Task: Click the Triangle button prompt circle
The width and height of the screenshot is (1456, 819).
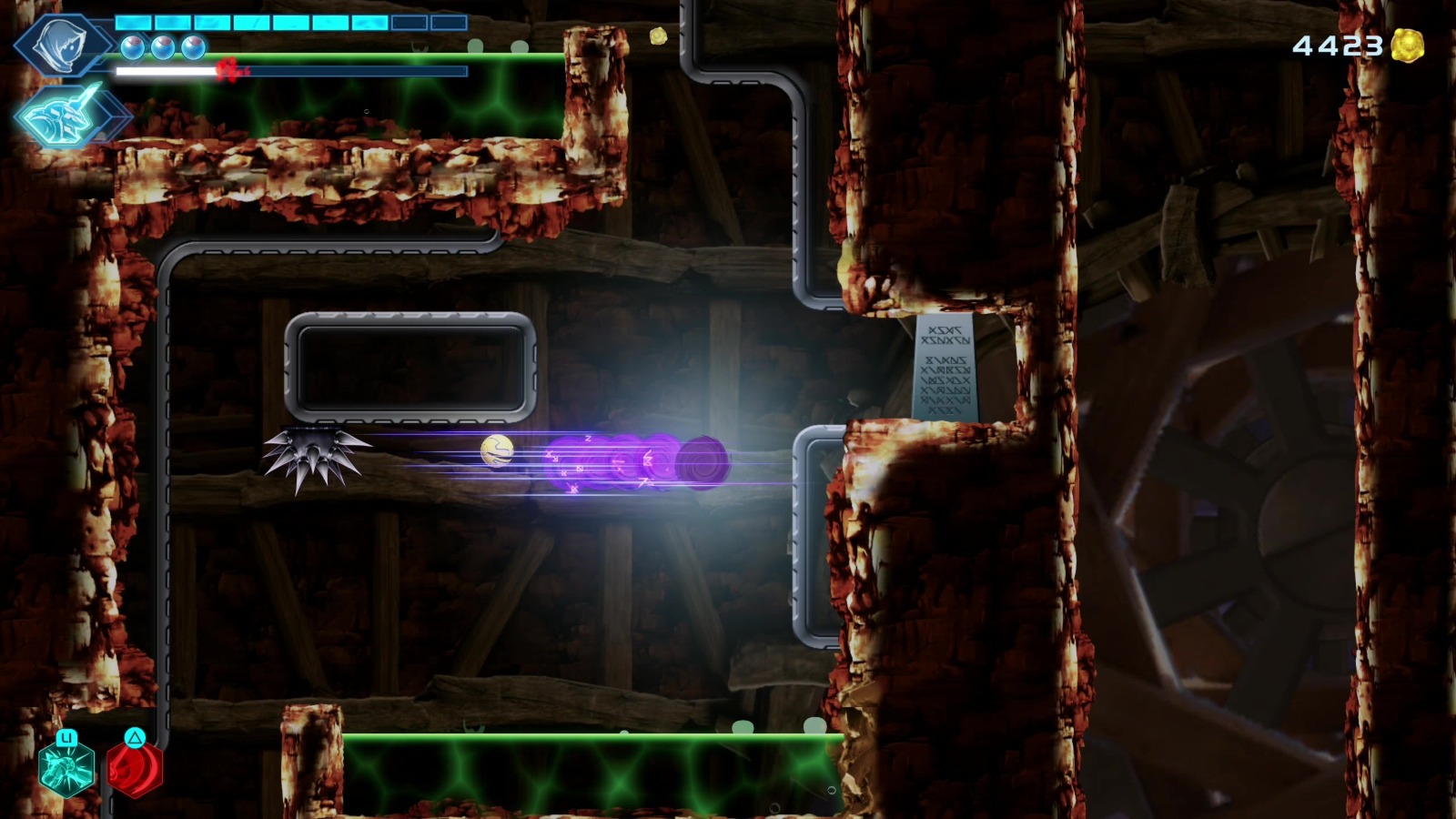Action: pos(135,737)
